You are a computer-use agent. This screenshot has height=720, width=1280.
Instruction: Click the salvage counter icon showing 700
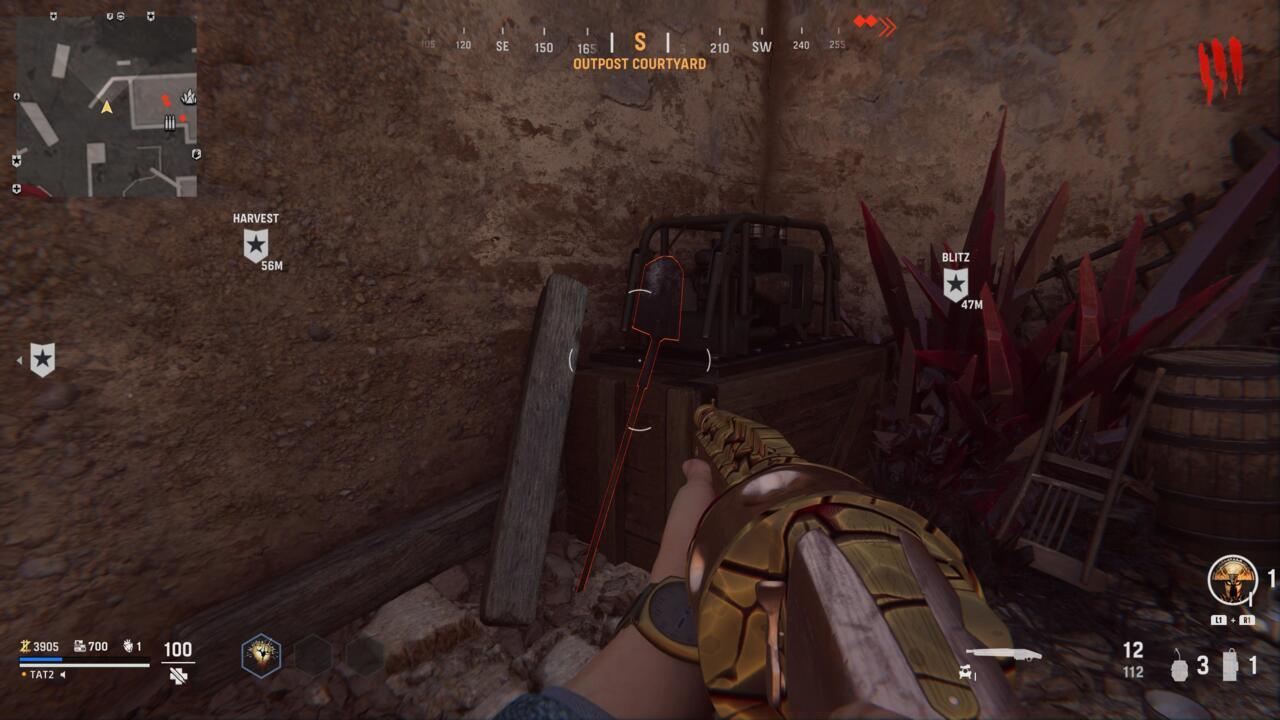pyautogui.click(x=80, y=647)
